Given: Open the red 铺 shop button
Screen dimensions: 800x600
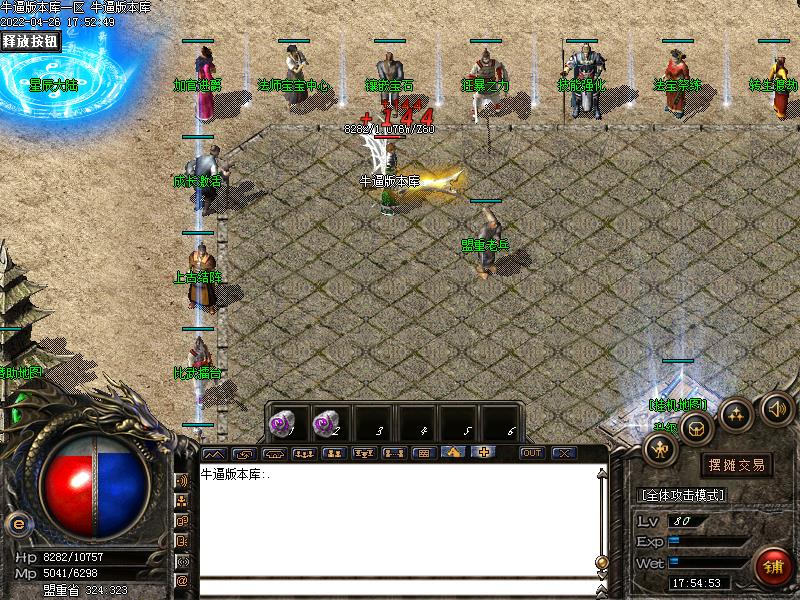Looking at the screenshot, I should click(773, 568).
